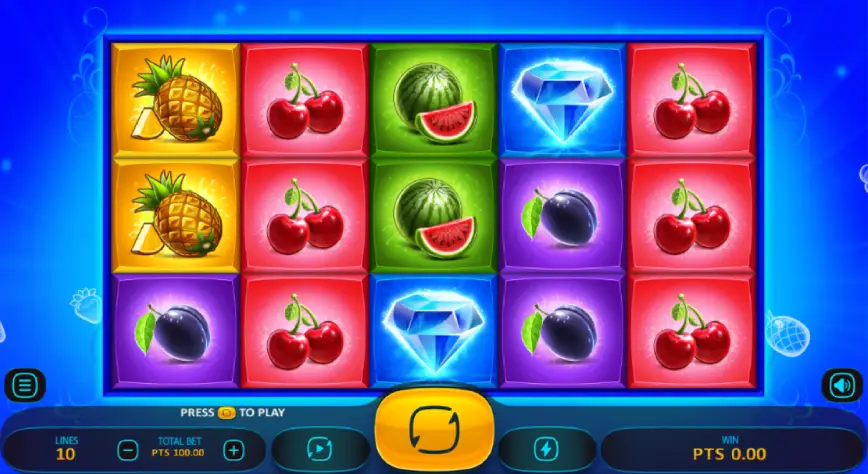Open the autoplay options
868x474 pixels.
[x=320, y=449]
